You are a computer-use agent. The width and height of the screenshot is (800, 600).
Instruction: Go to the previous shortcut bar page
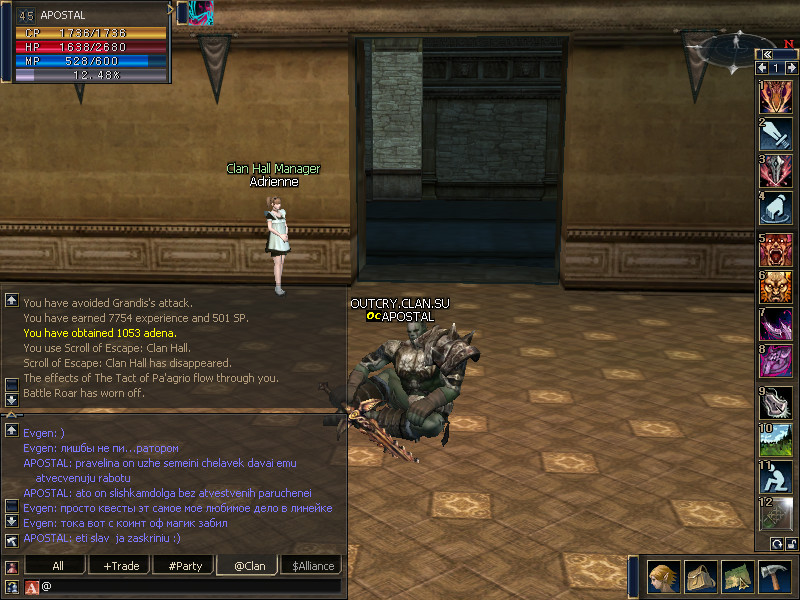coord(763,68)
